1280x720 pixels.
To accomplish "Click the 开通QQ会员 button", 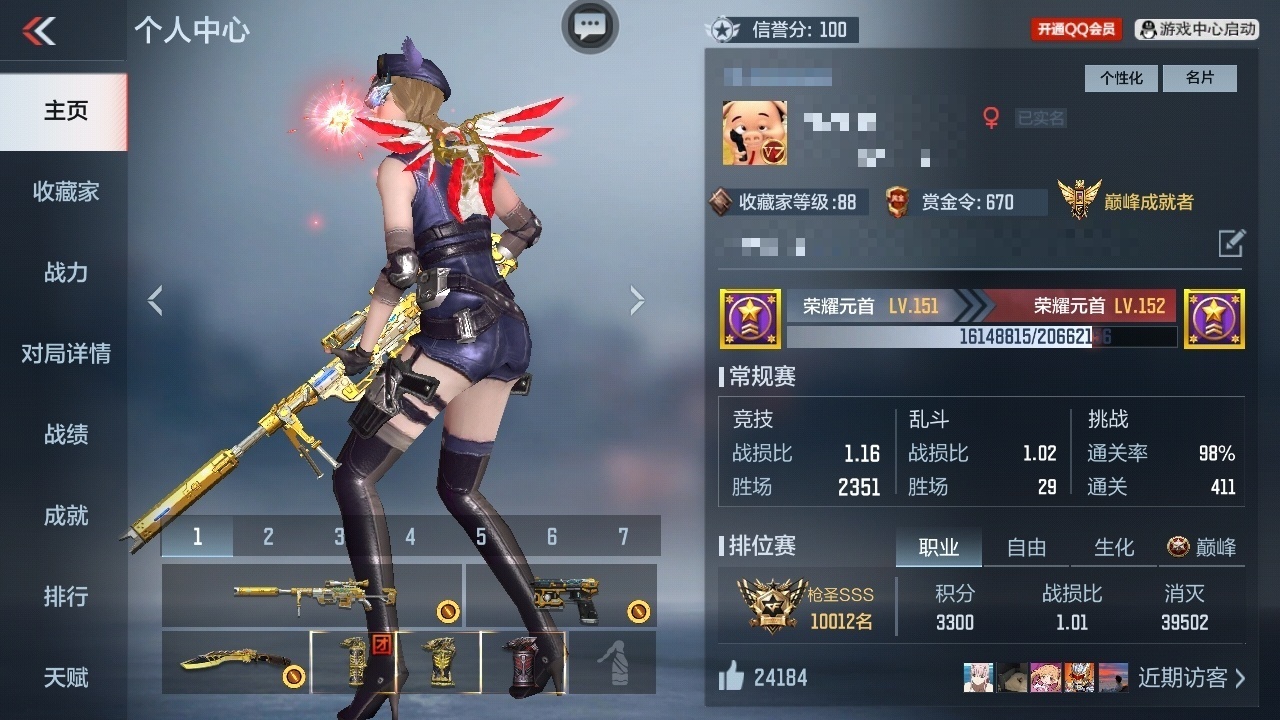I will click(x=1076, y=30).
